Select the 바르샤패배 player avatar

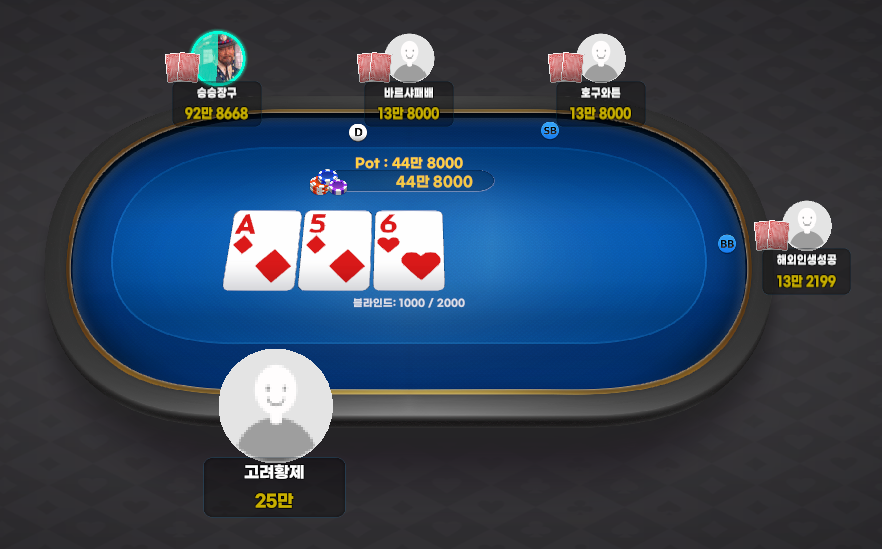pos(410,58)
